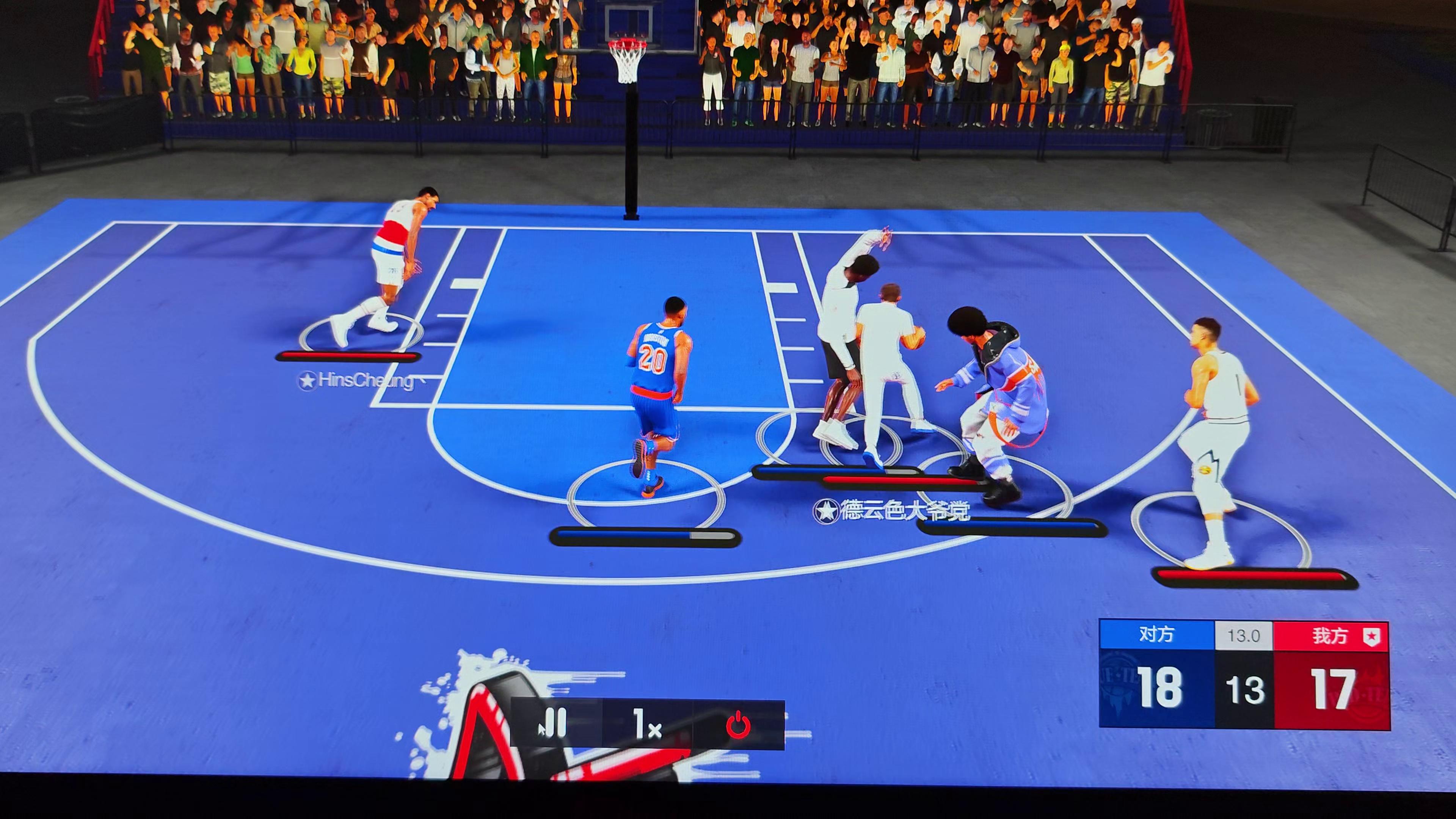Image resolution: width=1456 pixels, height=819 pixels.
Task: Pause the replay playback
Action: pyautogui.click(x=555, y=724)
